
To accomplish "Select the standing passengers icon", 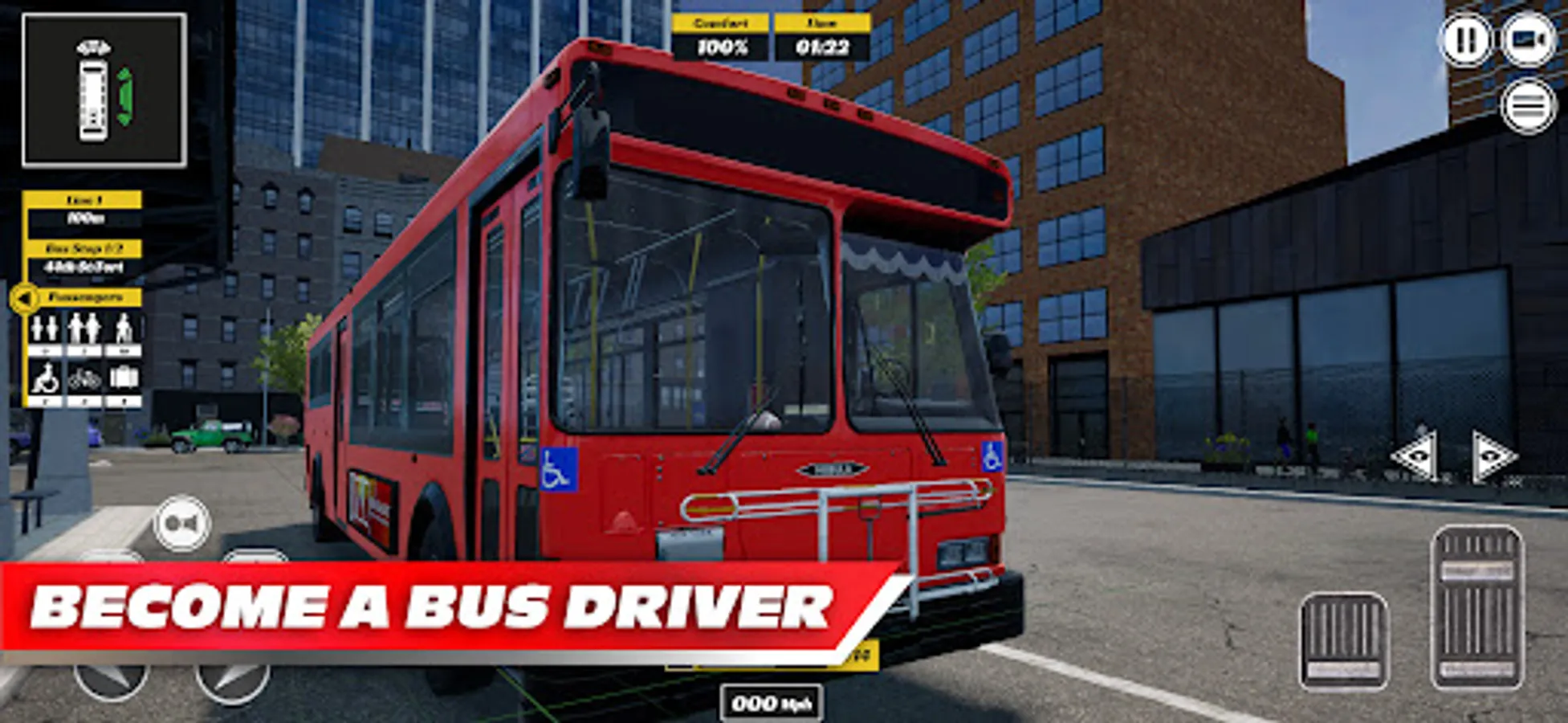I will click(84, 329).
